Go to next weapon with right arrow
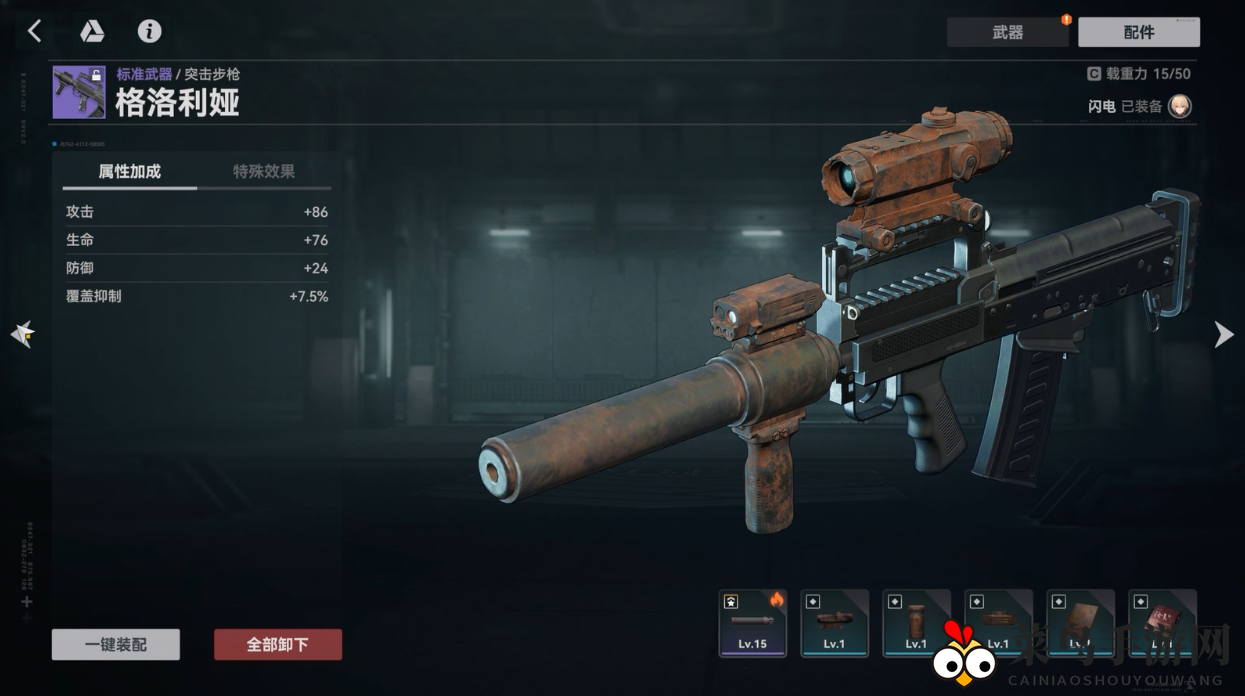 [x=1223, y=334]
